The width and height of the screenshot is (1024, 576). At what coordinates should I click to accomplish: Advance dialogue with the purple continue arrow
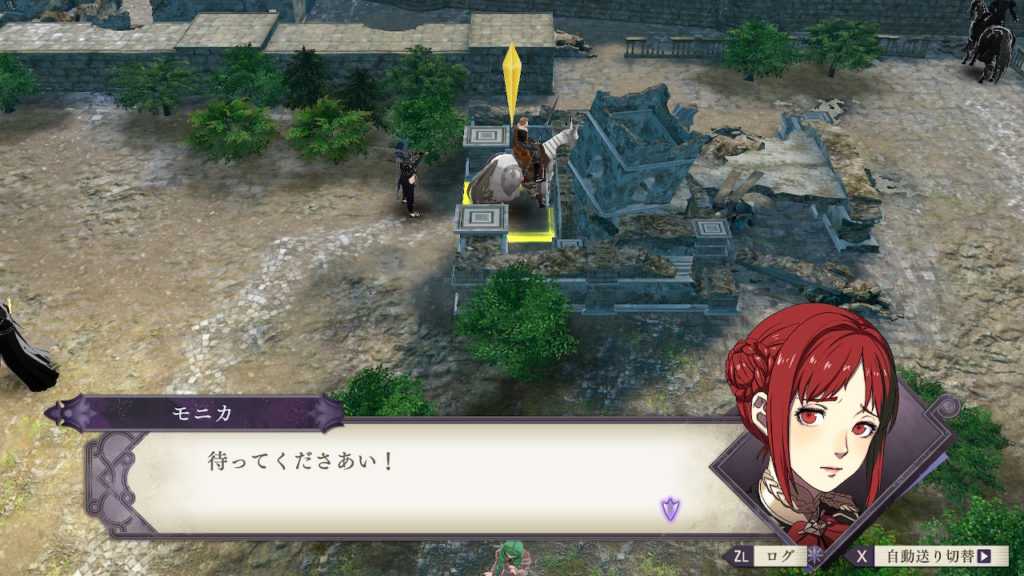point(669,509)
